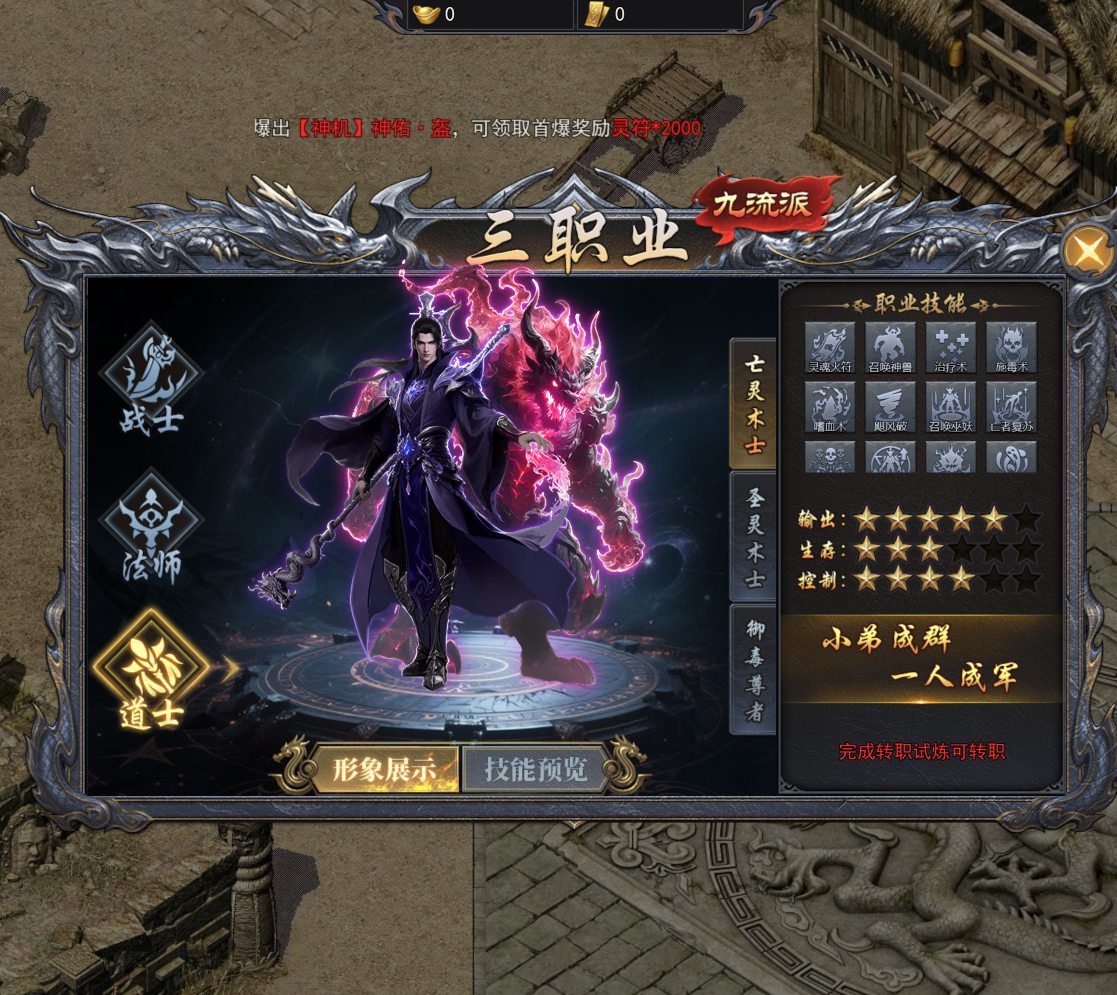The width and height of the screenshot is (1117, 995).
Task: Inspect the 飓风破 tornado skill
Action: coord(890,406)
